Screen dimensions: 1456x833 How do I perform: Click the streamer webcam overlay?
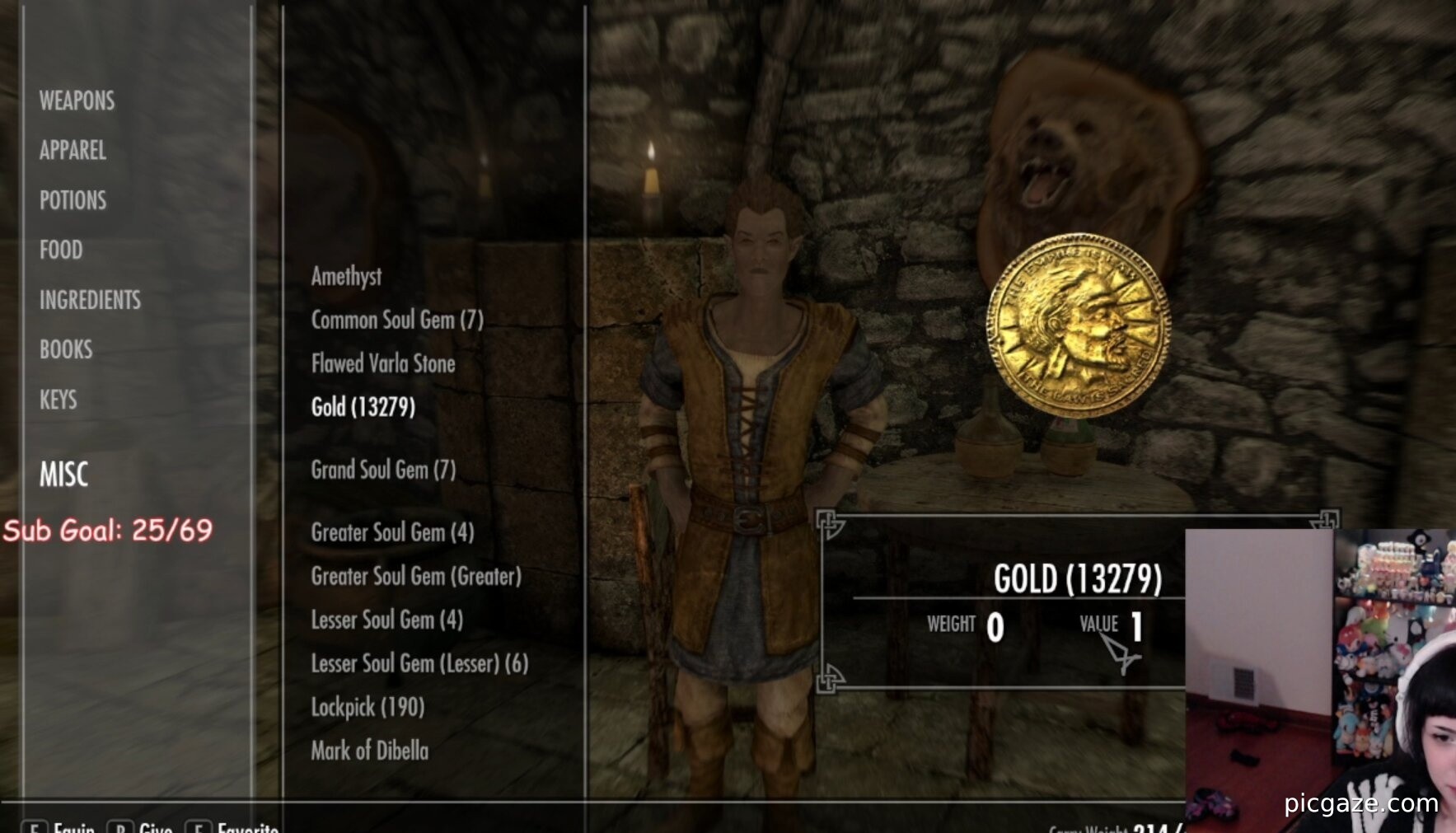tap(1320, 680)
